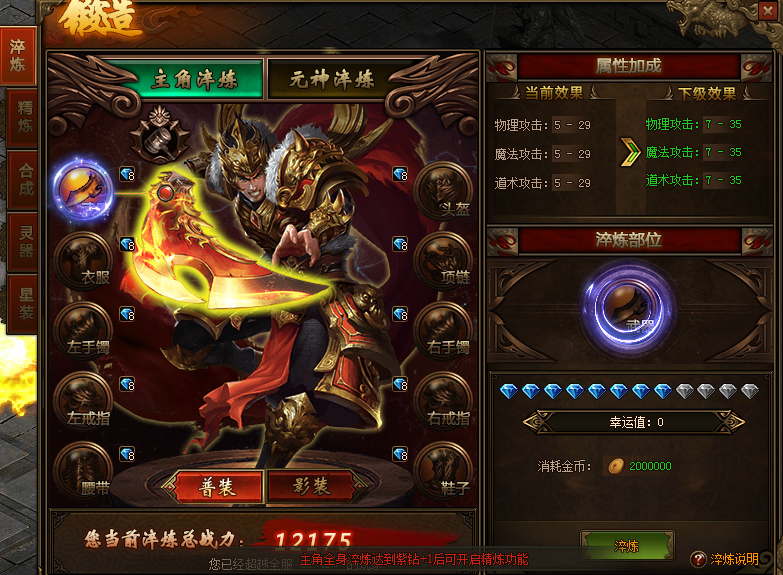783x575 pixels.
Task: Switch to the 主角淬炼 tab
Action: [x=195, y=80]
